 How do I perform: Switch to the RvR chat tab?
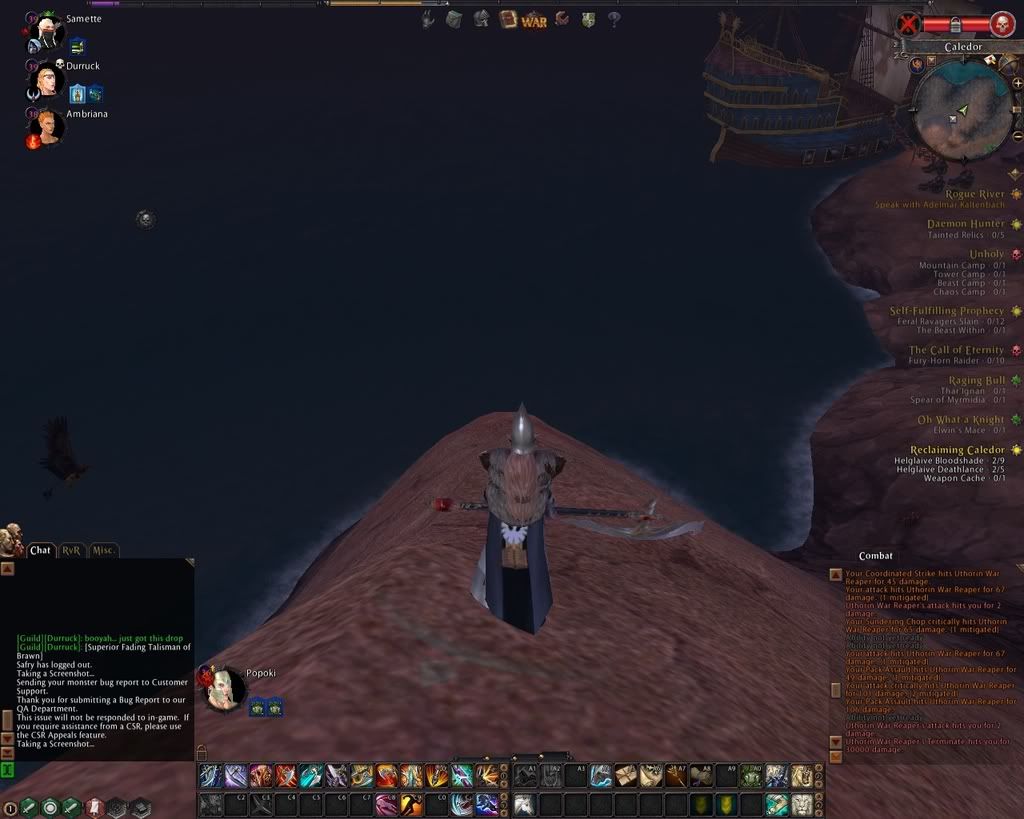pyautogui.click(x=72, y=550)
